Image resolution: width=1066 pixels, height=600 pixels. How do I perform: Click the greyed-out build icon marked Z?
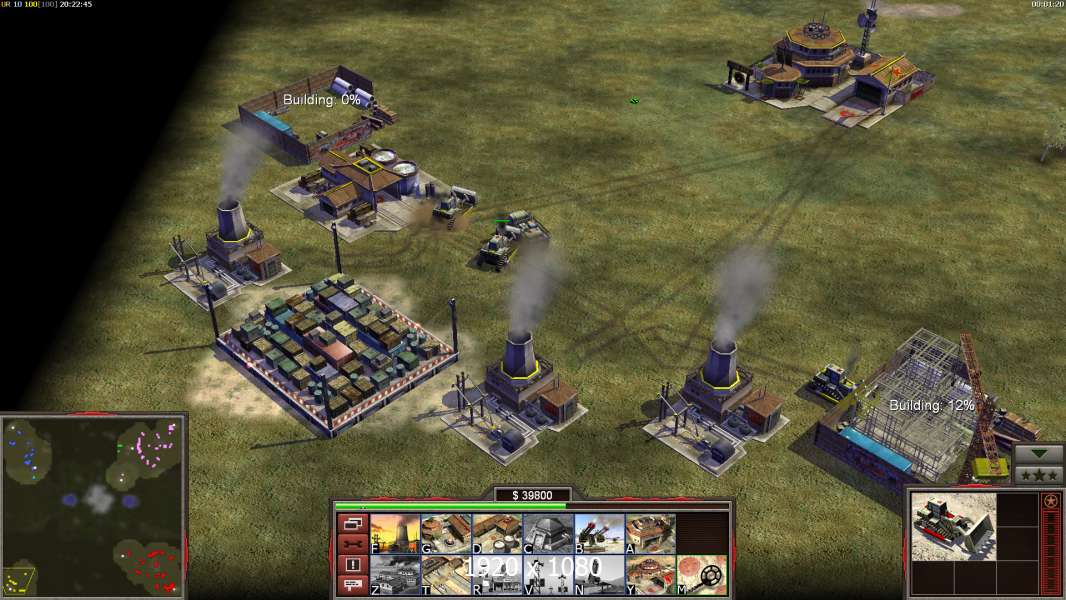395,575
